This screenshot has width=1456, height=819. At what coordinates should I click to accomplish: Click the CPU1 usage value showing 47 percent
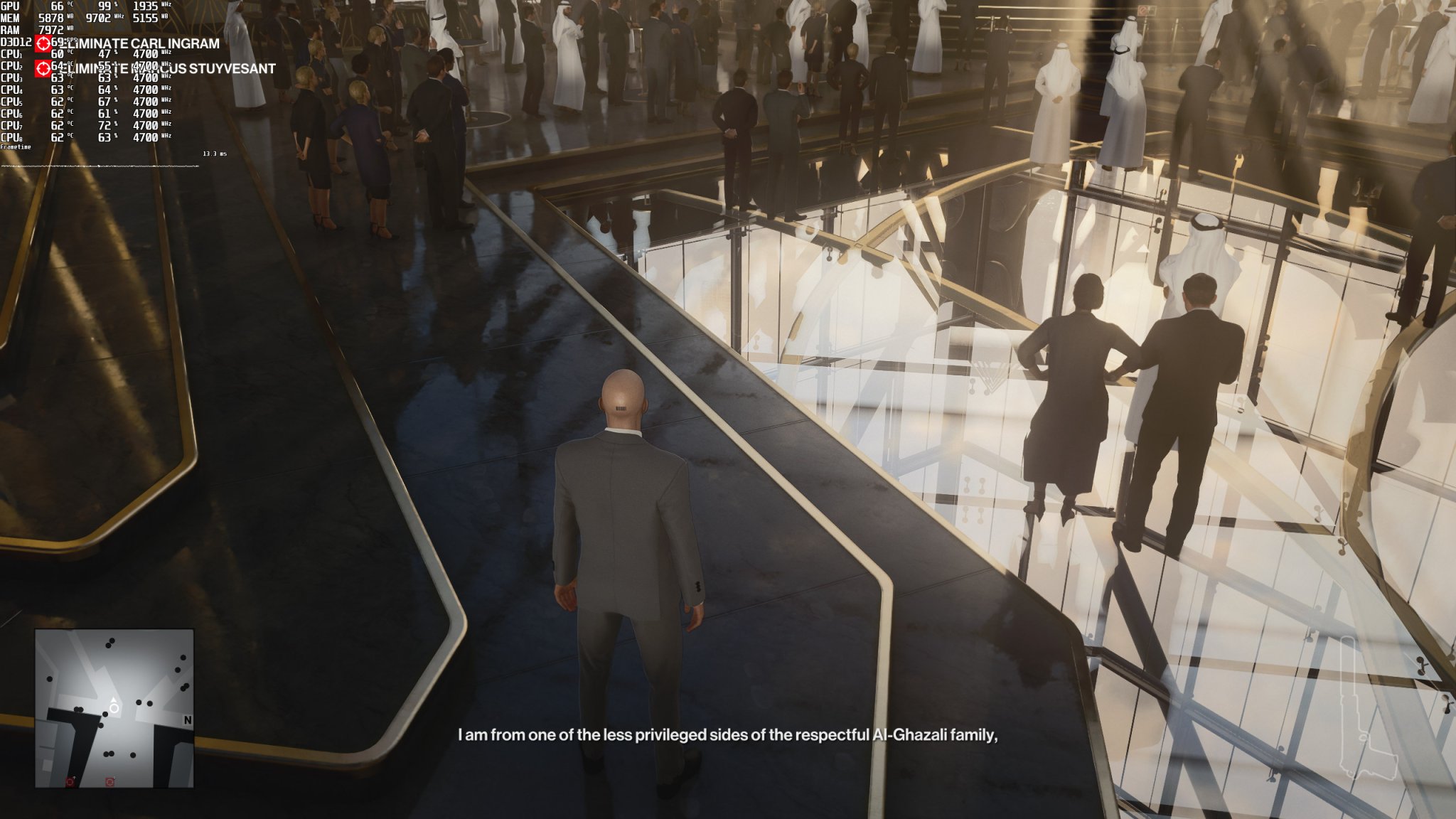(x=104, y=53)
